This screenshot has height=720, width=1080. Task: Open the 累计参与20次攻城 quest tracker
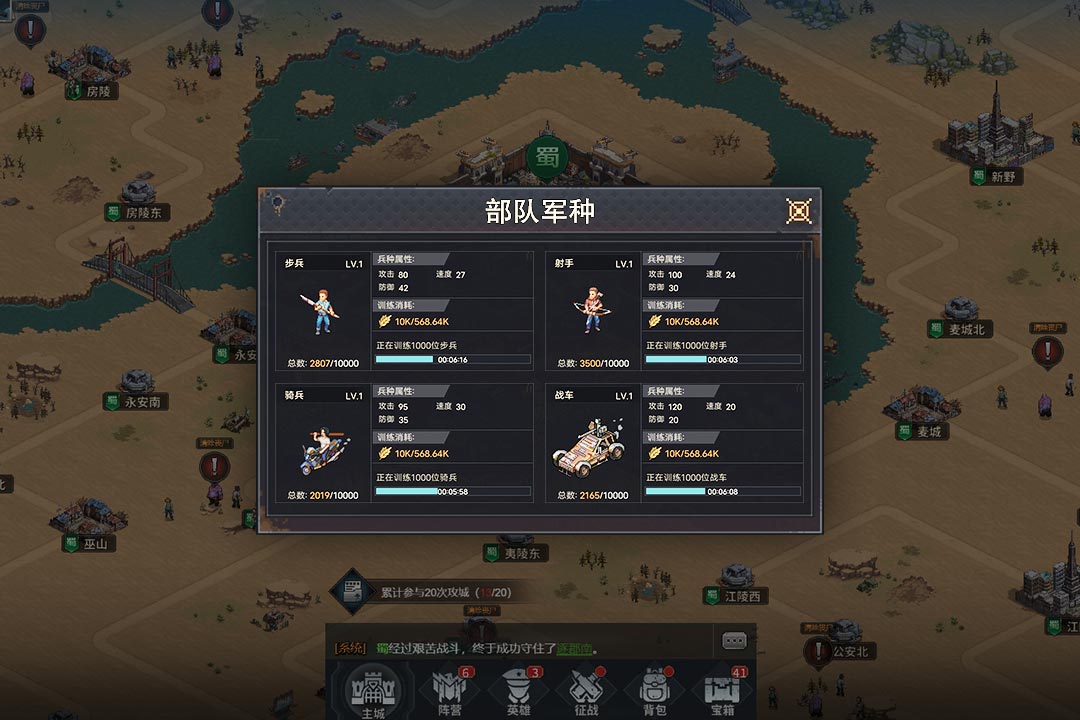click(x=430, y=592)
